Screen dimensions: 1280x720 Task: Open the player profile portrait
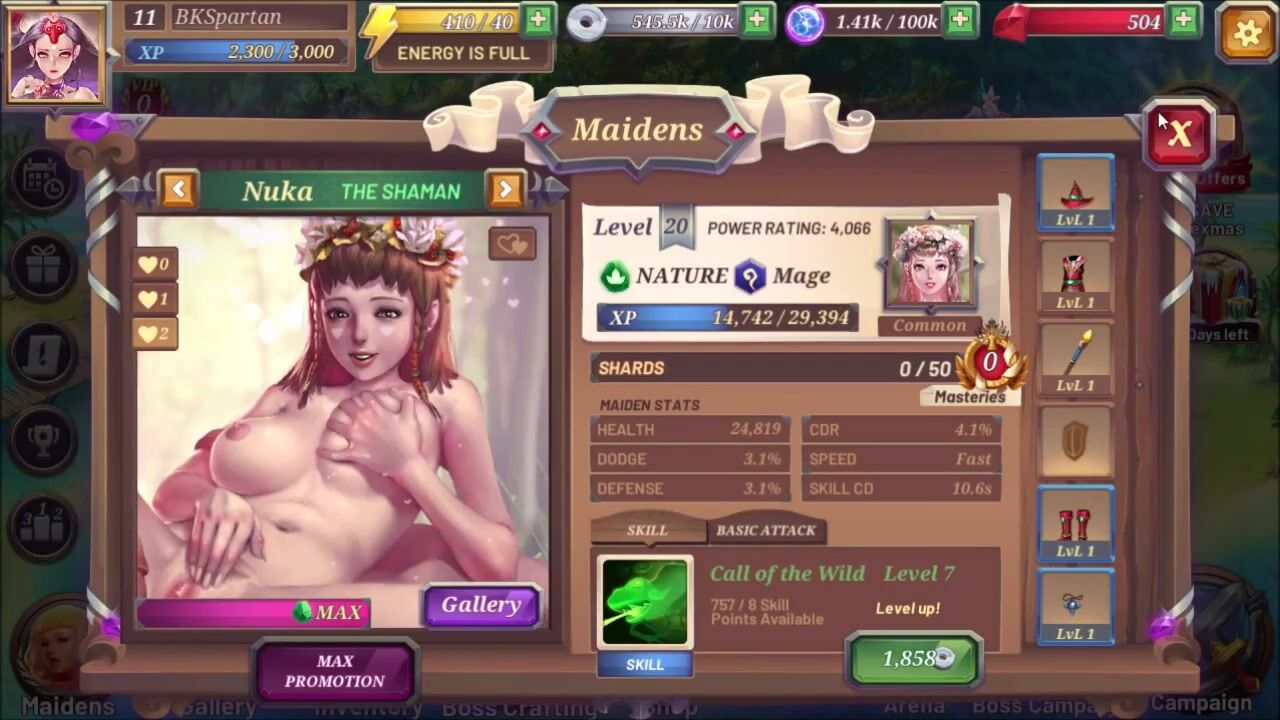click(56, 55)
